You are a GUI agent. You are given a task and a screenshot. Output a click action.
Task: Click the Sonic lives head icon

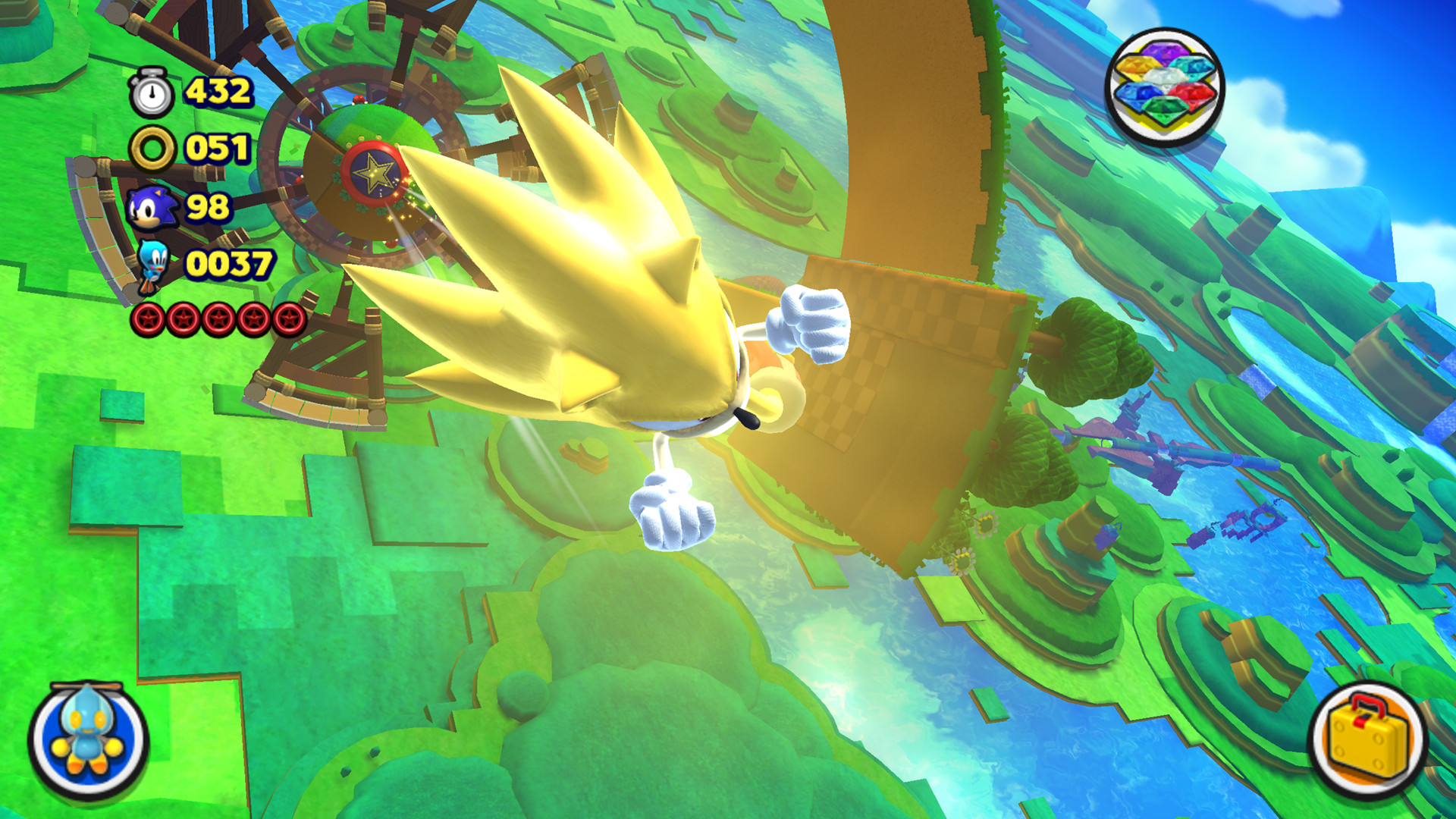coord(152,205)
